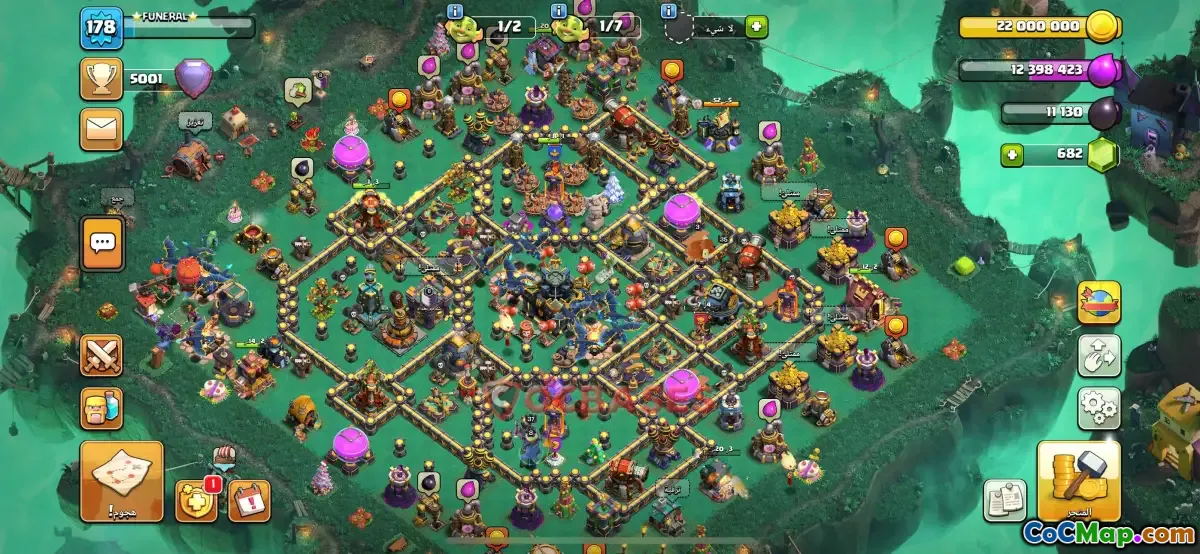Open the mail envelope inbox
Image resolution: width=1200 pixels, height=554 pixels.
click(x=101, y=128)
